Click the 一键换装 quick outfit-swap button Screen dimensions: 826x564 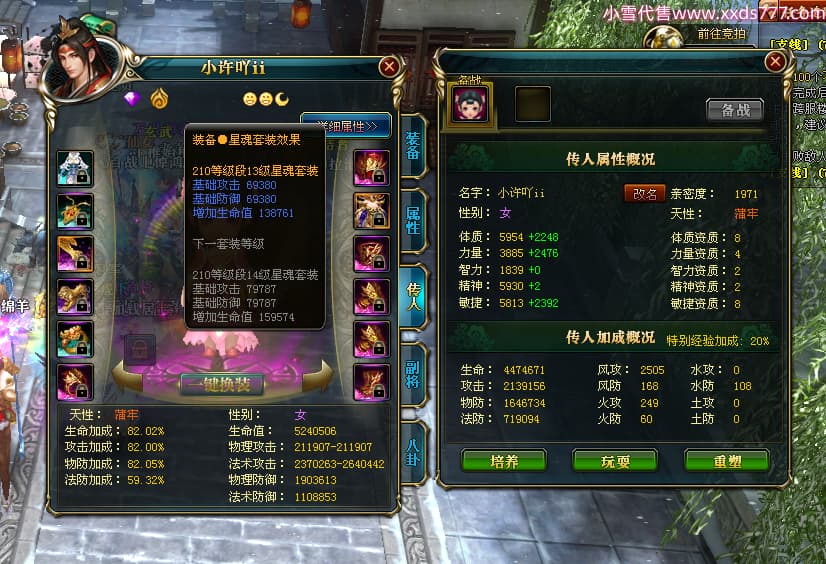point(222,384)
